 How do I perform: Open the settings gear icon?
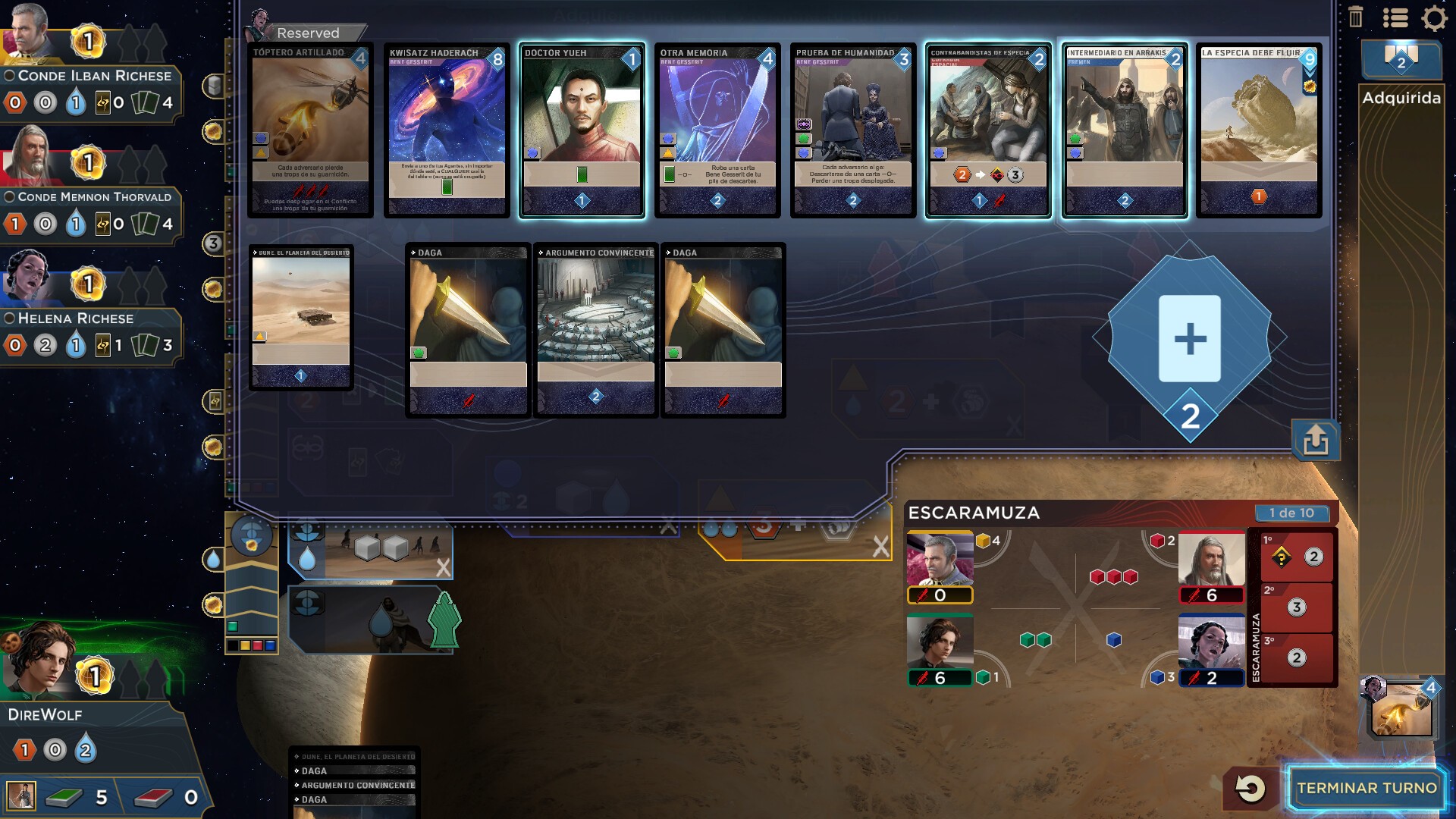(x=1434, y=17)
